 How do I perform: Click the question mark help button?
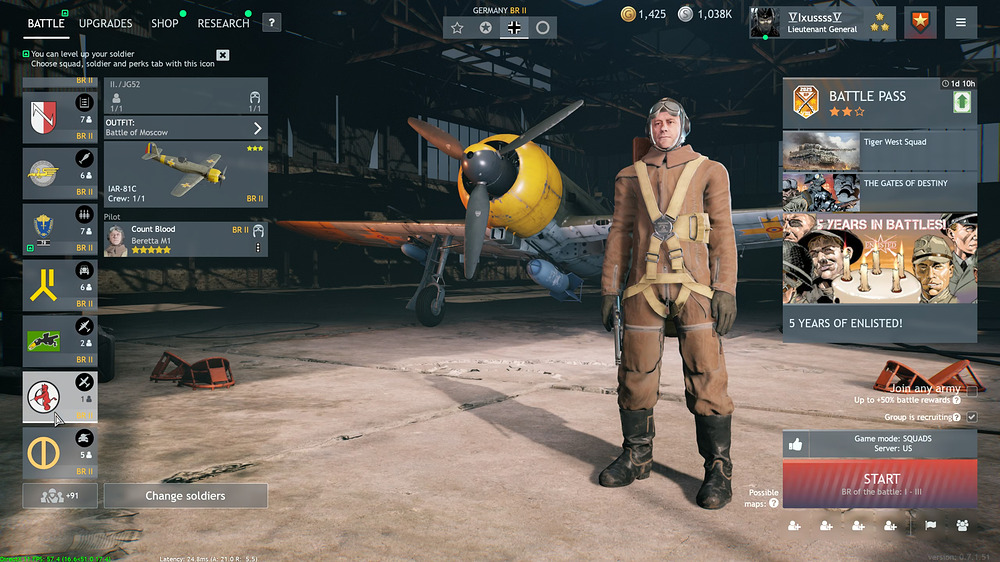pyautogui.click(x=271, y=23)
